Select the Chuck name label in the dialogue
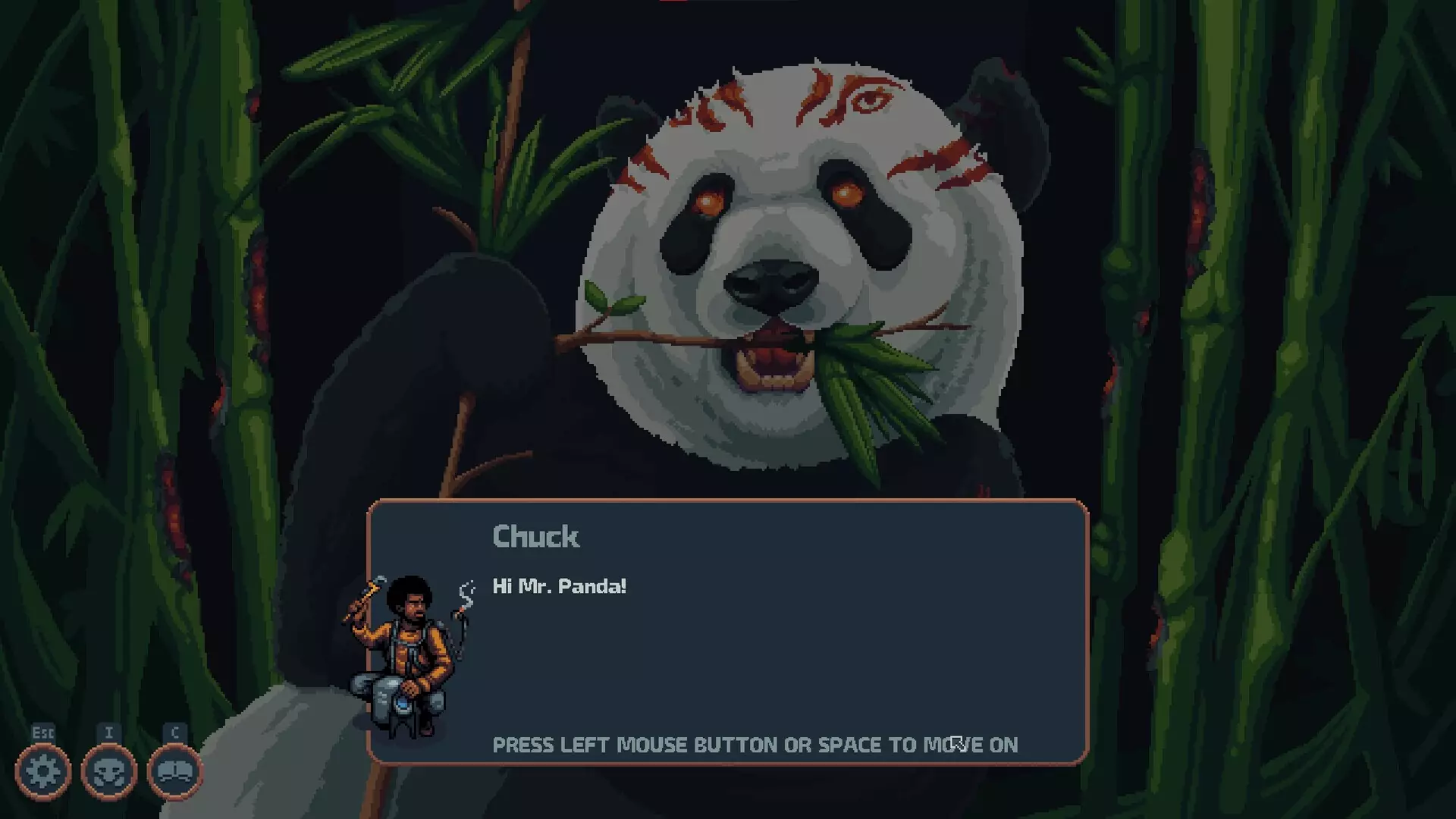Viewport: 1456px width, 819px height. (535, 537)
